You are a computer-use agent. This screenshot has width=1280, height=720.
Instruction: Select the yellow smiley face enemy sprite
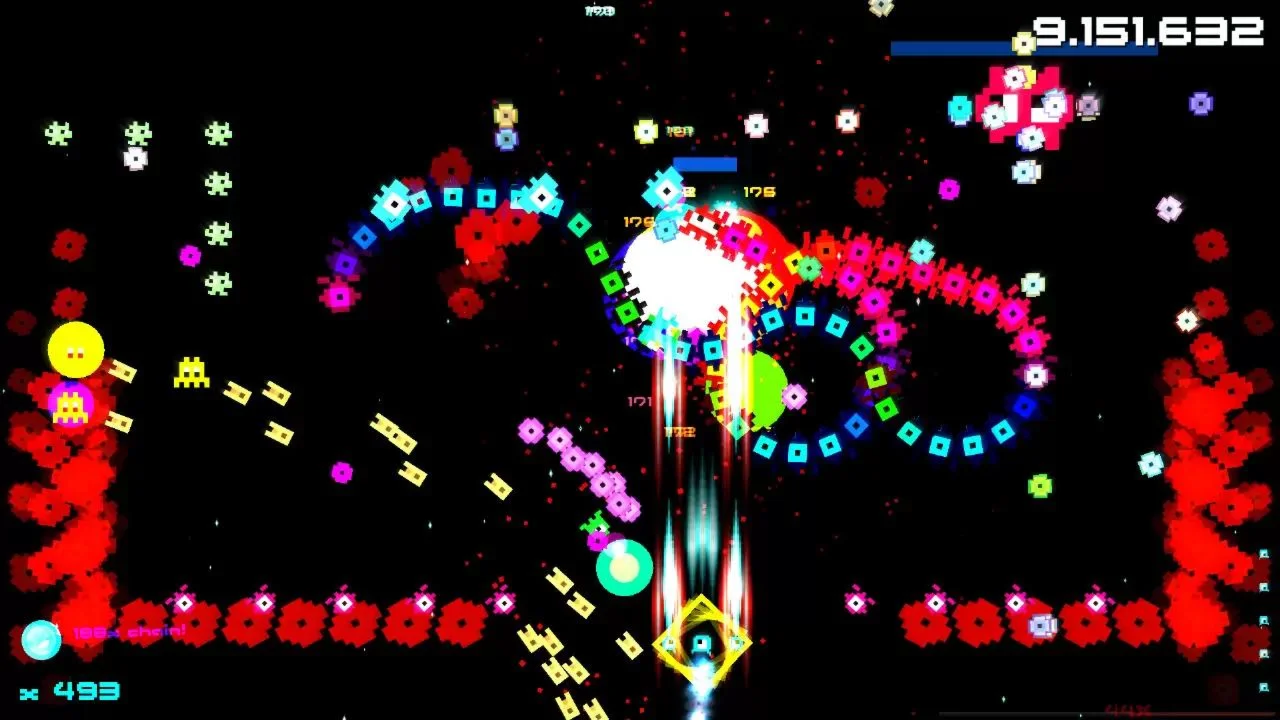click(x=75, y=348)
